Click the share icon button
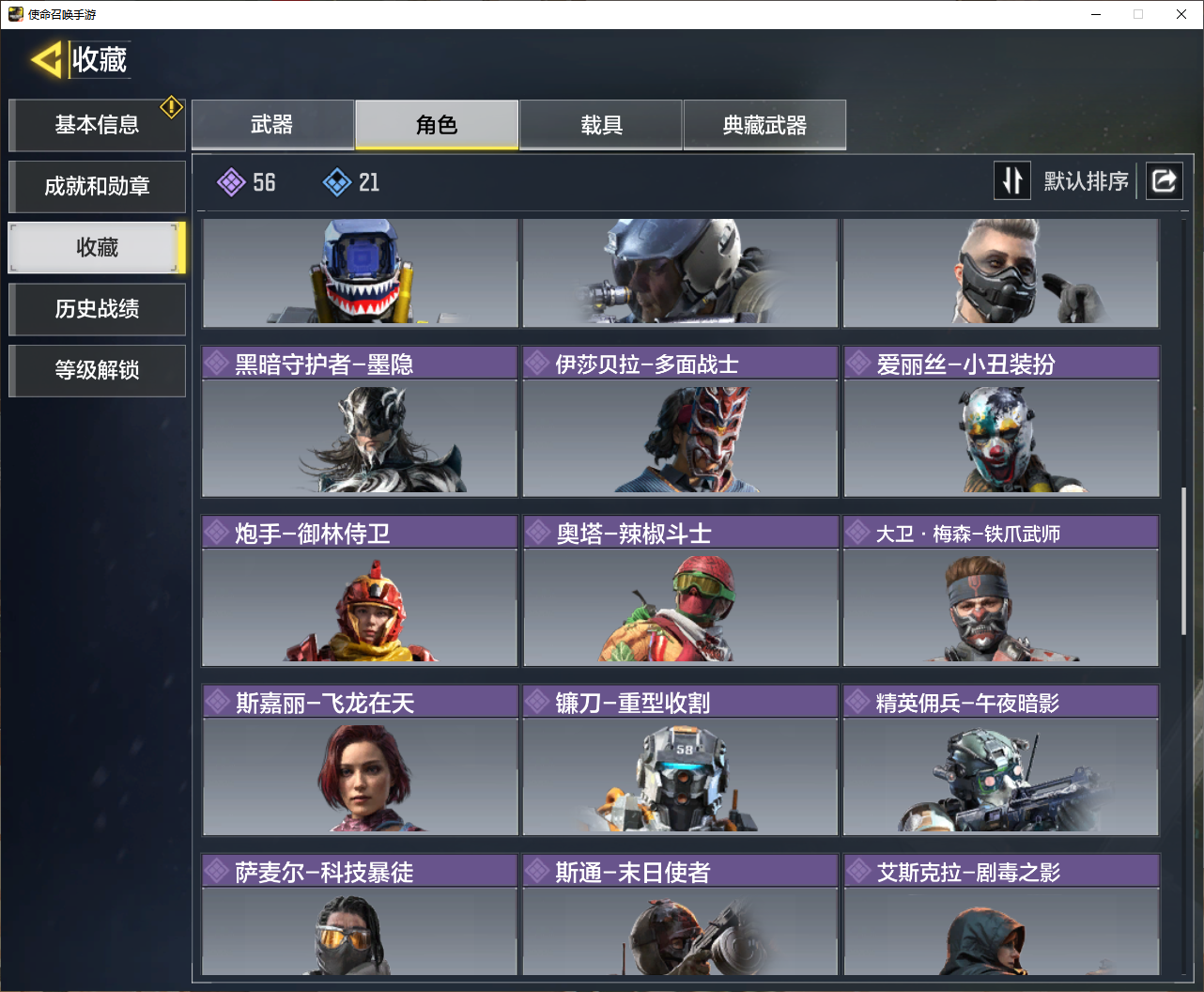Viewport: 1204px width, 992px height. click(1164, 180)
